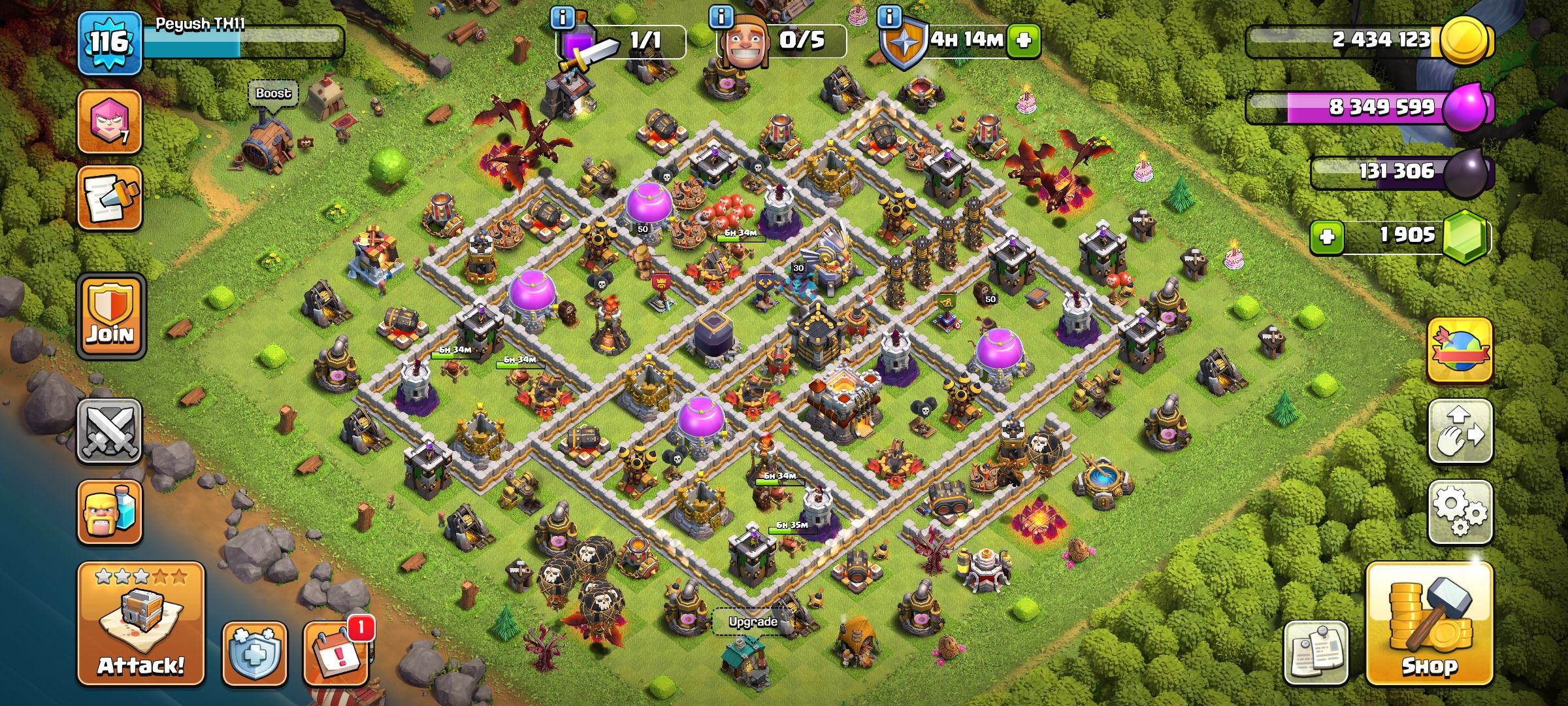Screen dimensions: 1568x706
Task: Open the Shop
Action: click(1429, 624)
